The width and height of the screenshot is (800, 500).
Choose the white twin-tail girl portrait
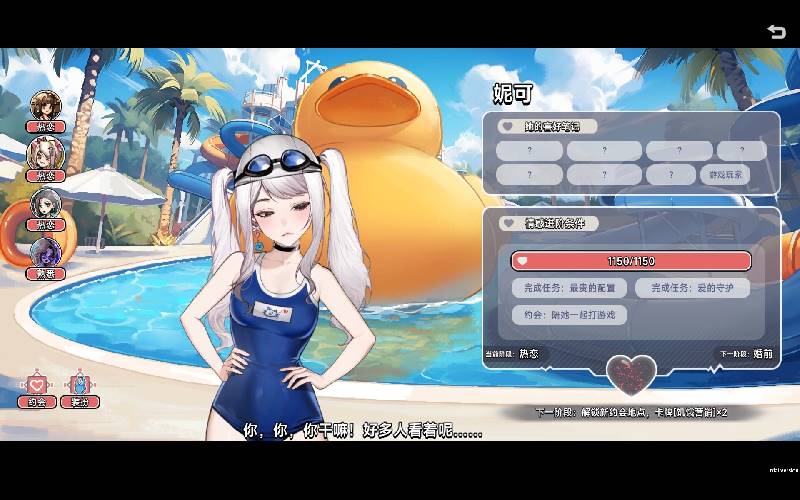point(46,154)
